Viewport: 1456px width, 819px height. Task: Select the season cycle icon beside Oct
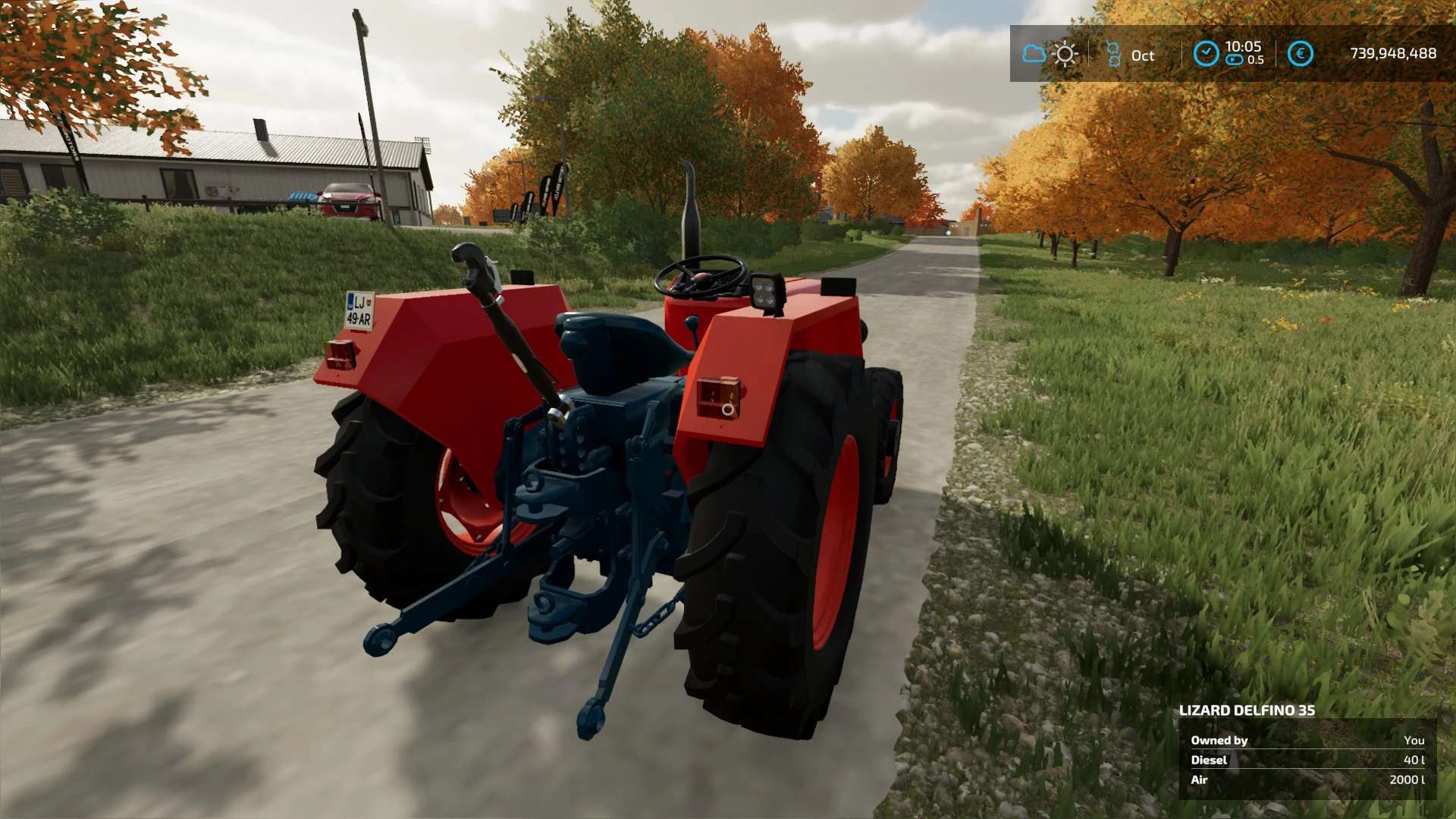pyautogui.click(x=1113, y=54)
